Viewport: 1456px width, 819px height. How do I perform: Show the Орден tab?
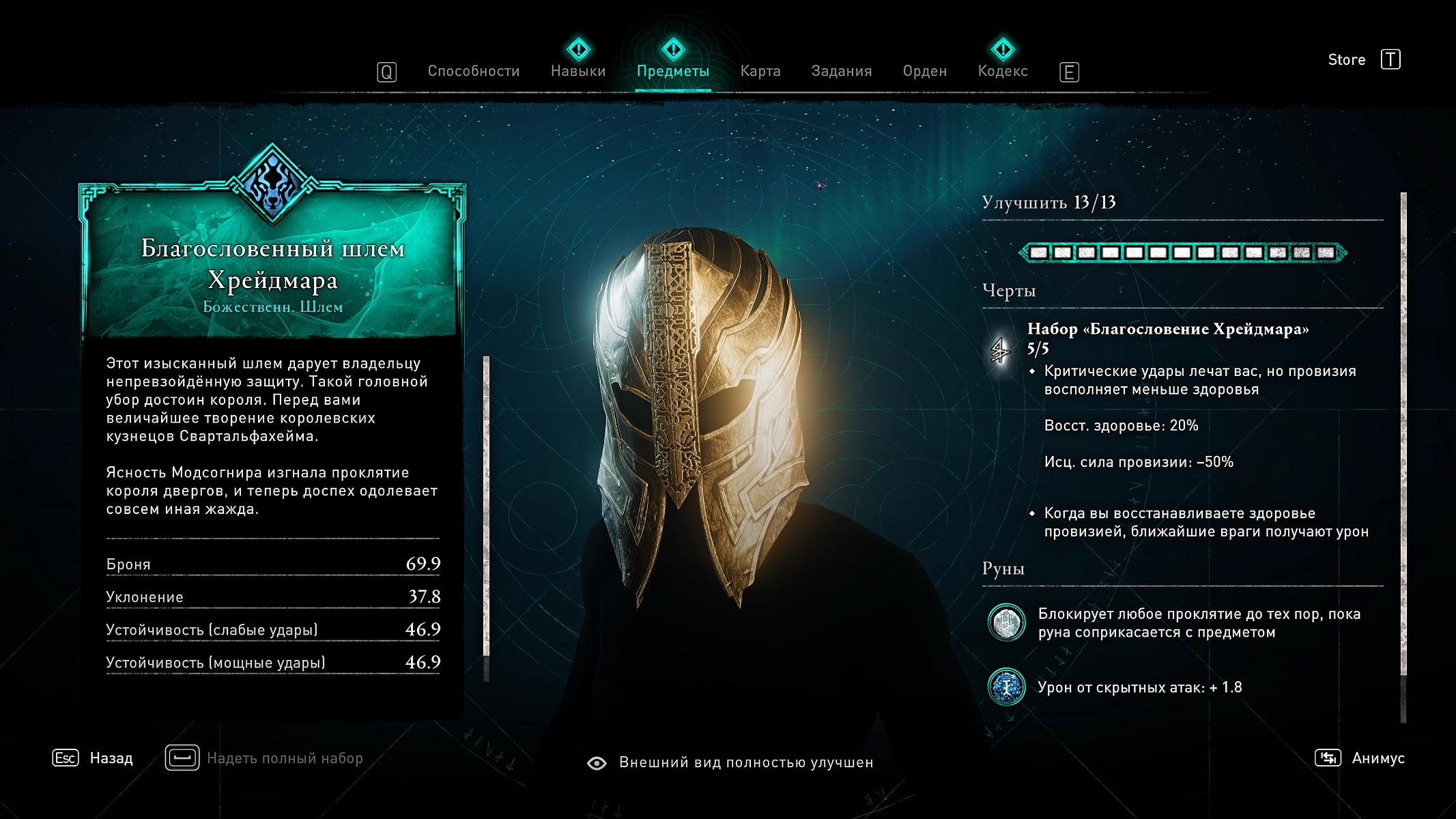click(x=924, y=71)
